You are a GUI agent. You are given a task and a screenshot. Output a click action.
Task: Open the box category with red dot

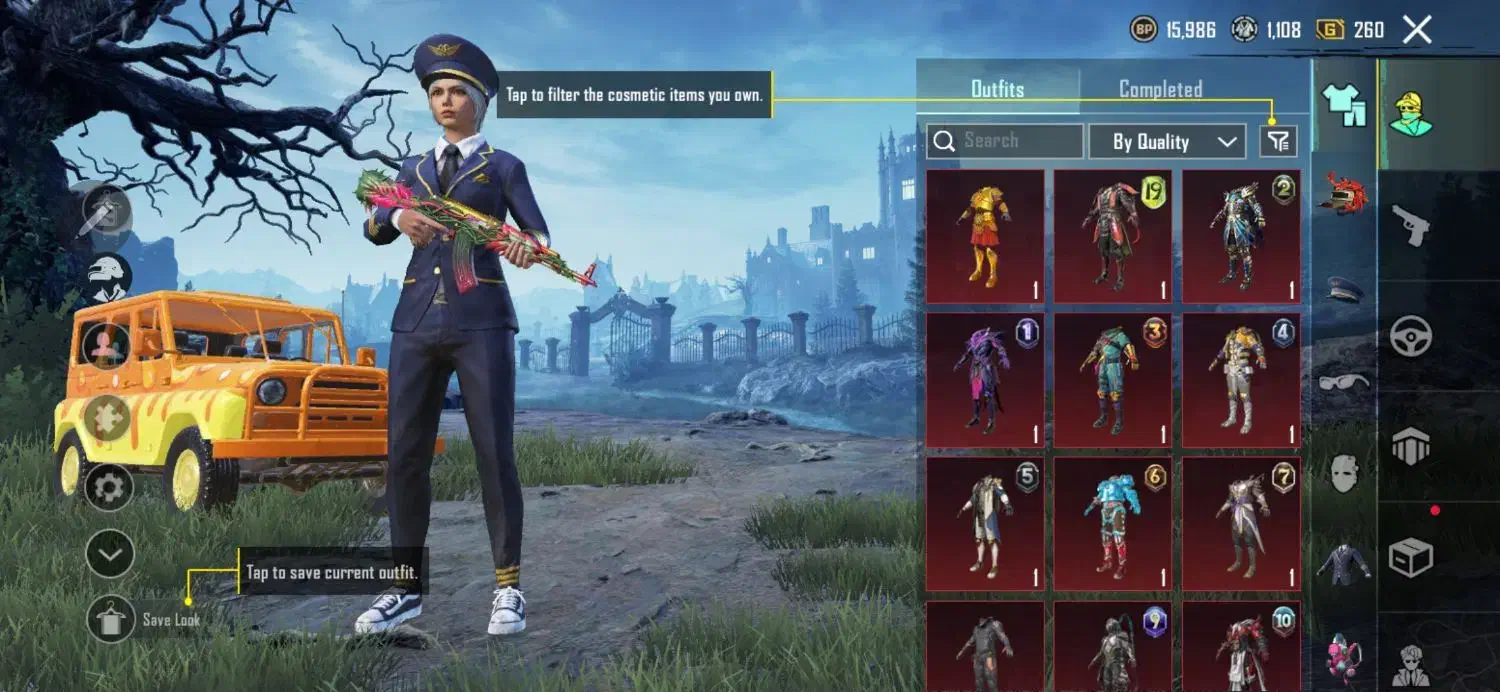tap(1410, 556)
